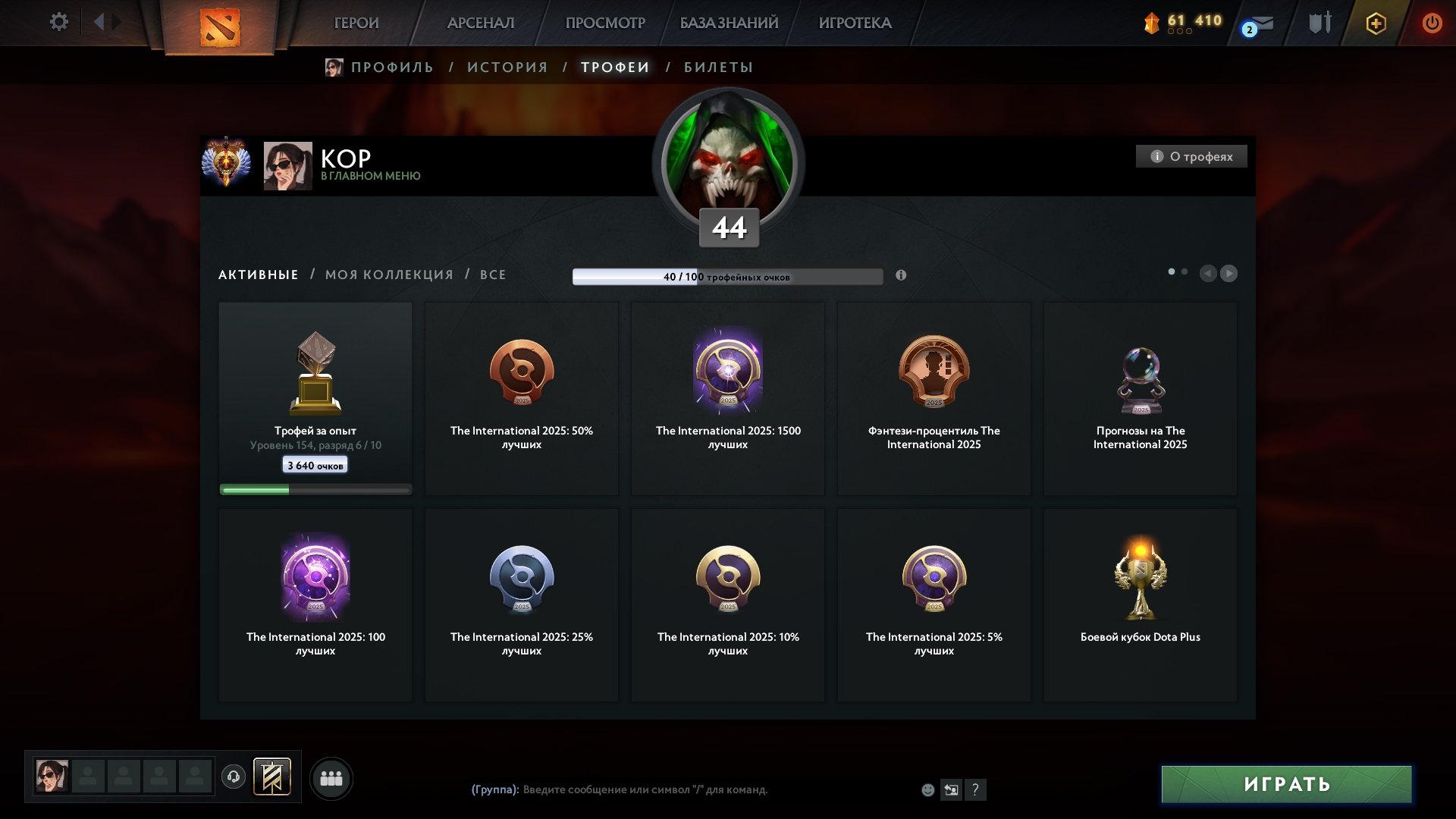Go to the Dota 2 home logo
Image resolution: width=1456 pixels, height=819 pixels.
click(x=220, y=27)
